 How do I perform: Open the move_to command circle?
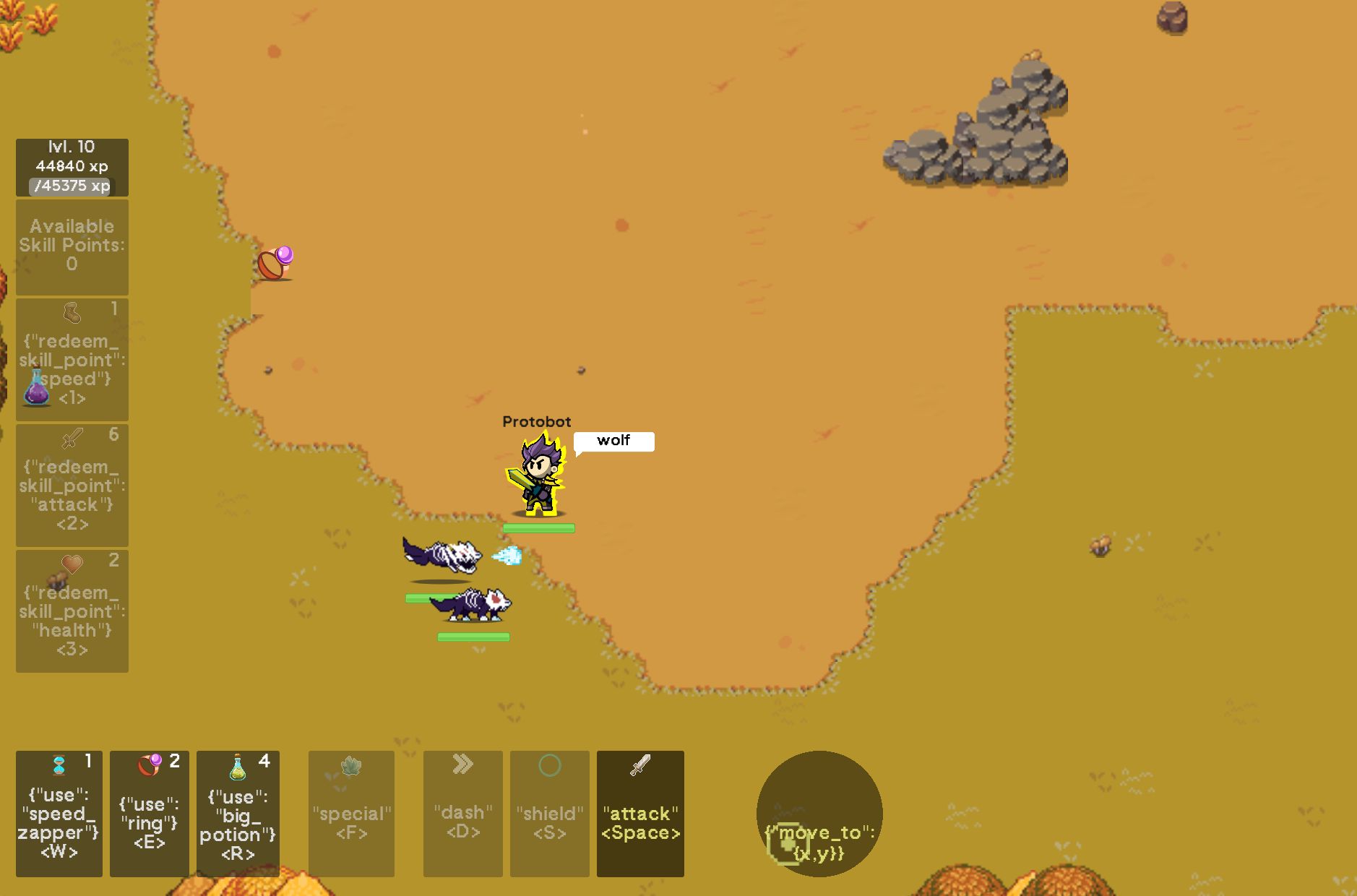click(819, 813)
